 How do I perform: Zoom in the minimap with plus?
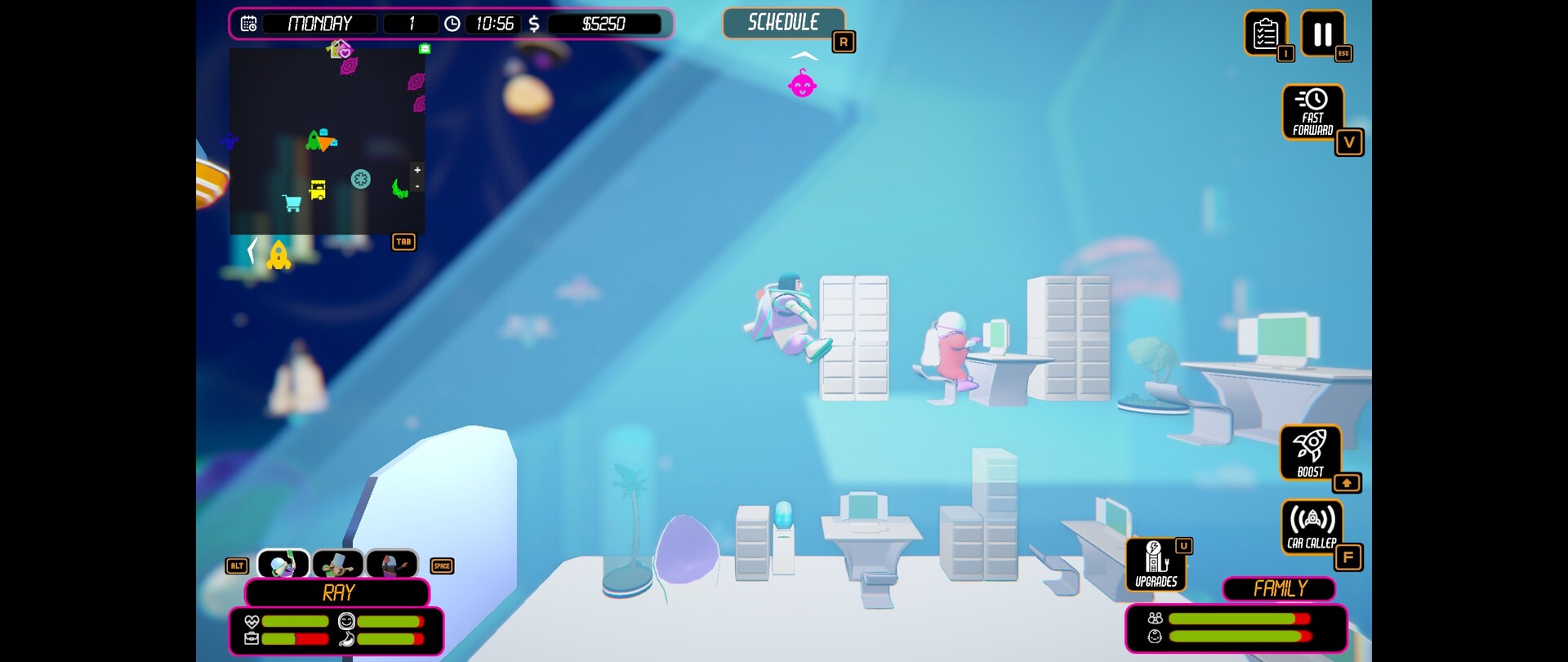click(417, 170)
